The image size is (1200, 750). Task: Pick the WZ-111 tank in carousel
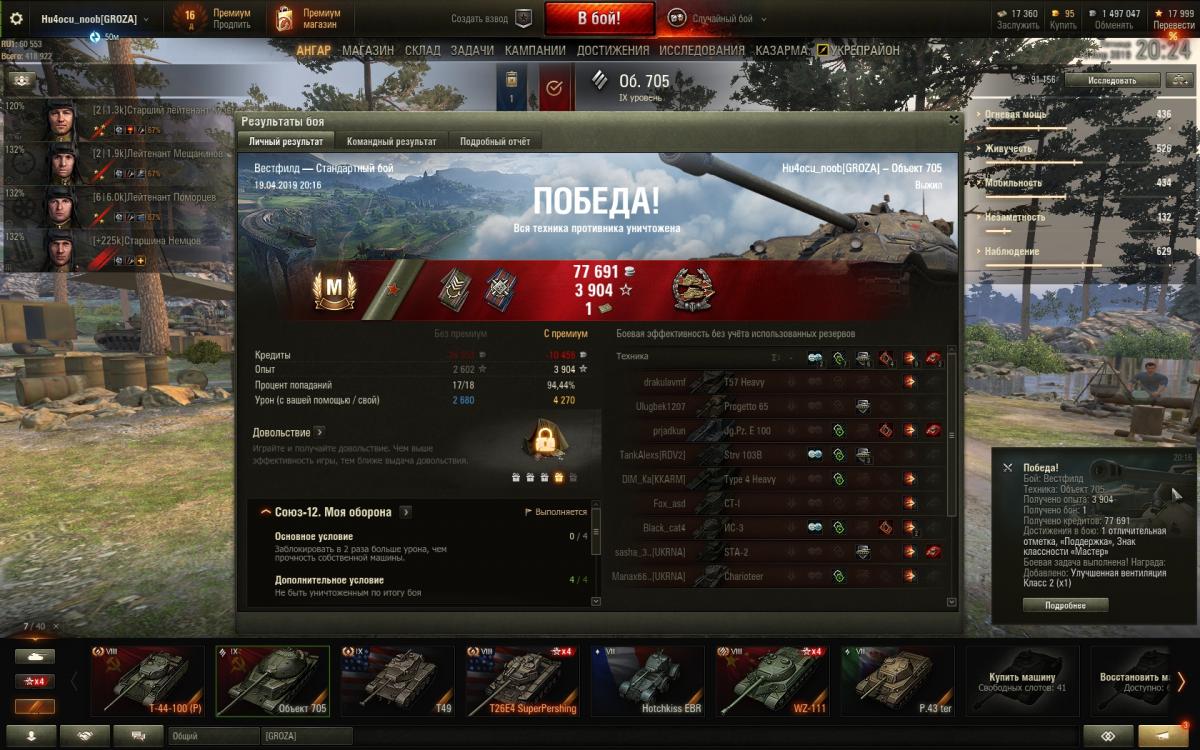tap(772, 680)
